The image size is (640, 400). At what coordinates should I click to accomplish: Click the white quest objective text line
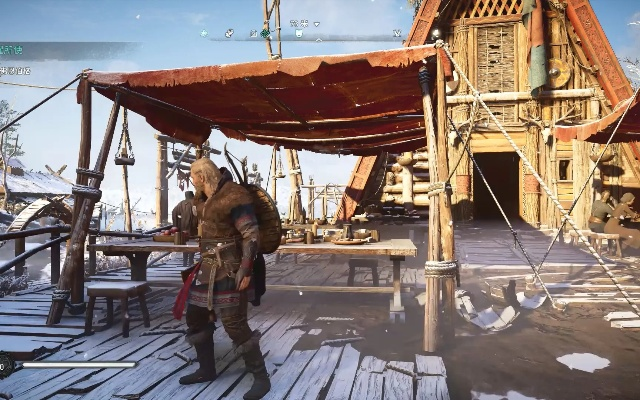14,71
